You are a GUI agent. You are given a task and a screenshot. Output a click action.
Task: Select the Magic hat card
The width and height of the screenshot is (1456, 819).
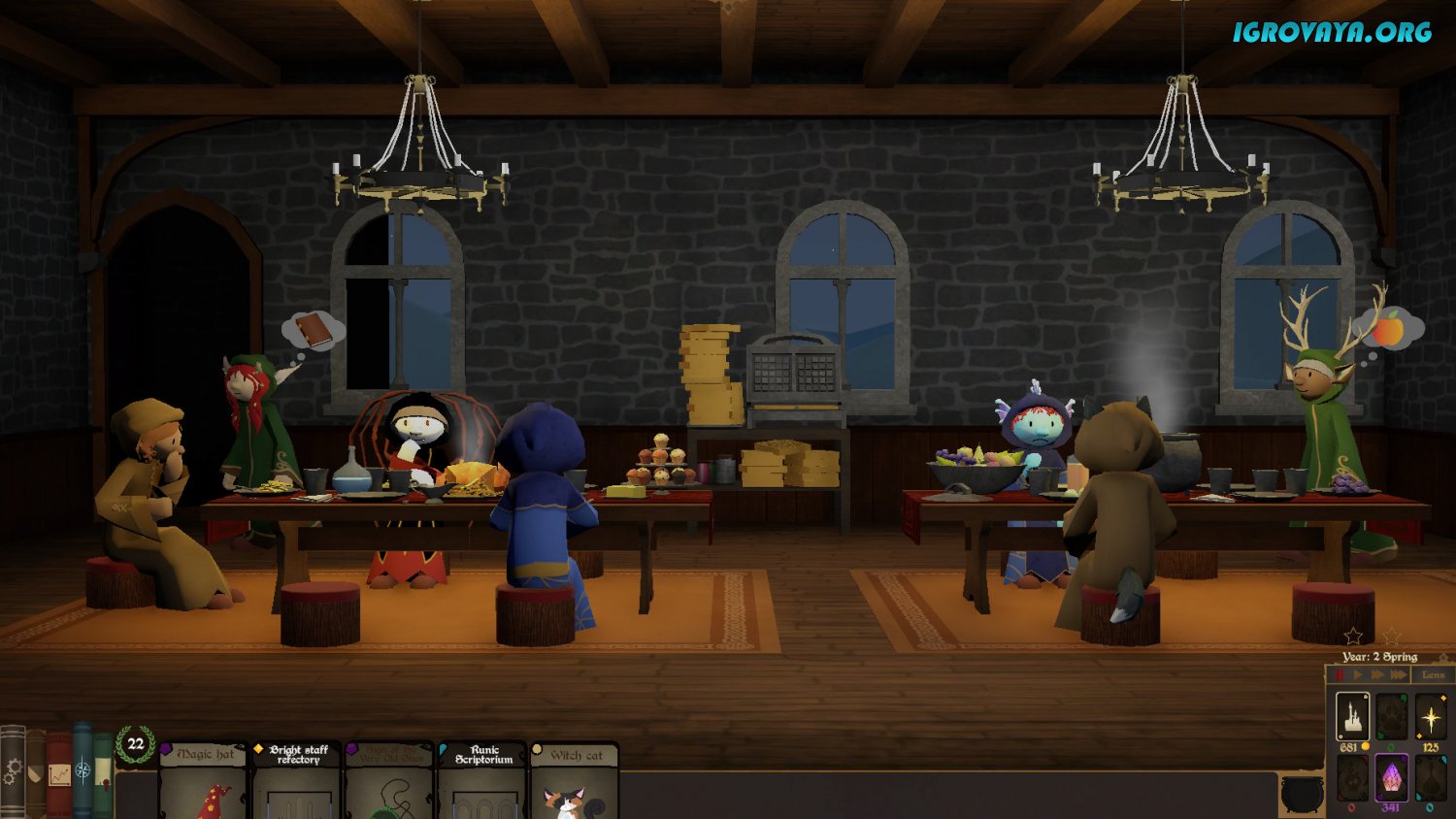[203, 781]
